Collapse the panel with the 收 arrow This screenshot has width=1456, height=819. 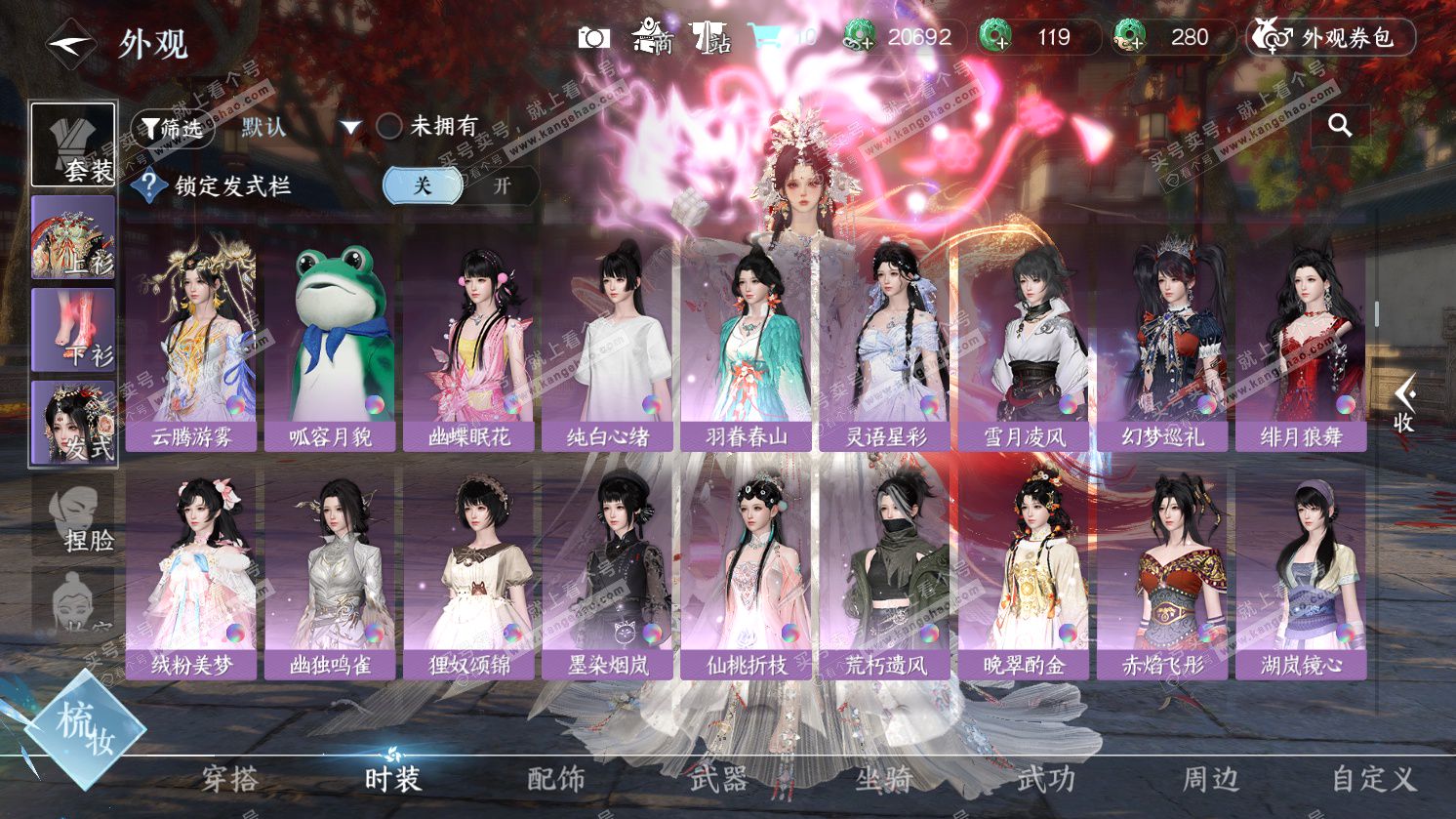(1404, 403)
